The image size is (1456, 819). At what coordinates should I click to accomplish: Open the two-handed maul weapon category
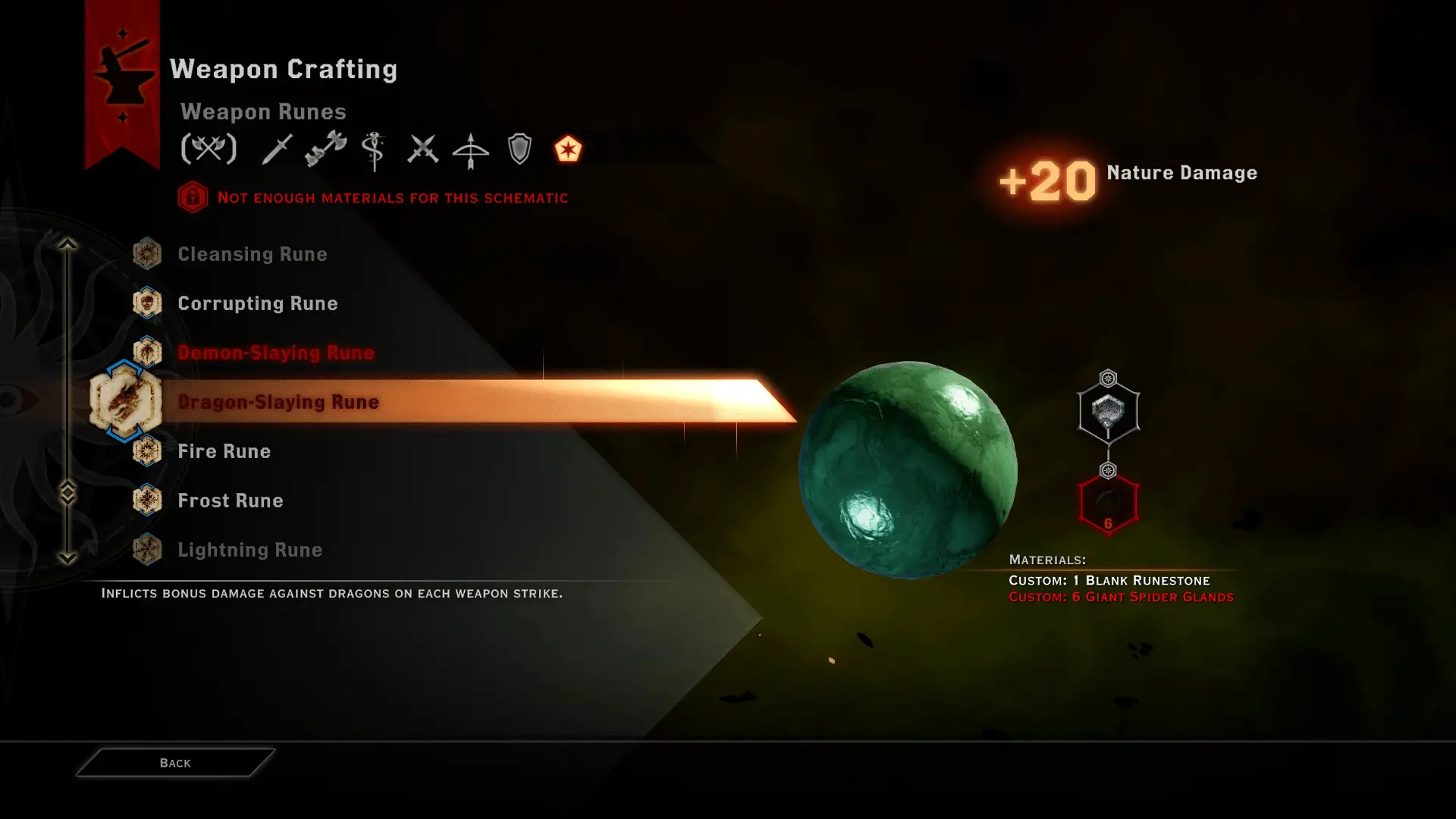[325, 149]
